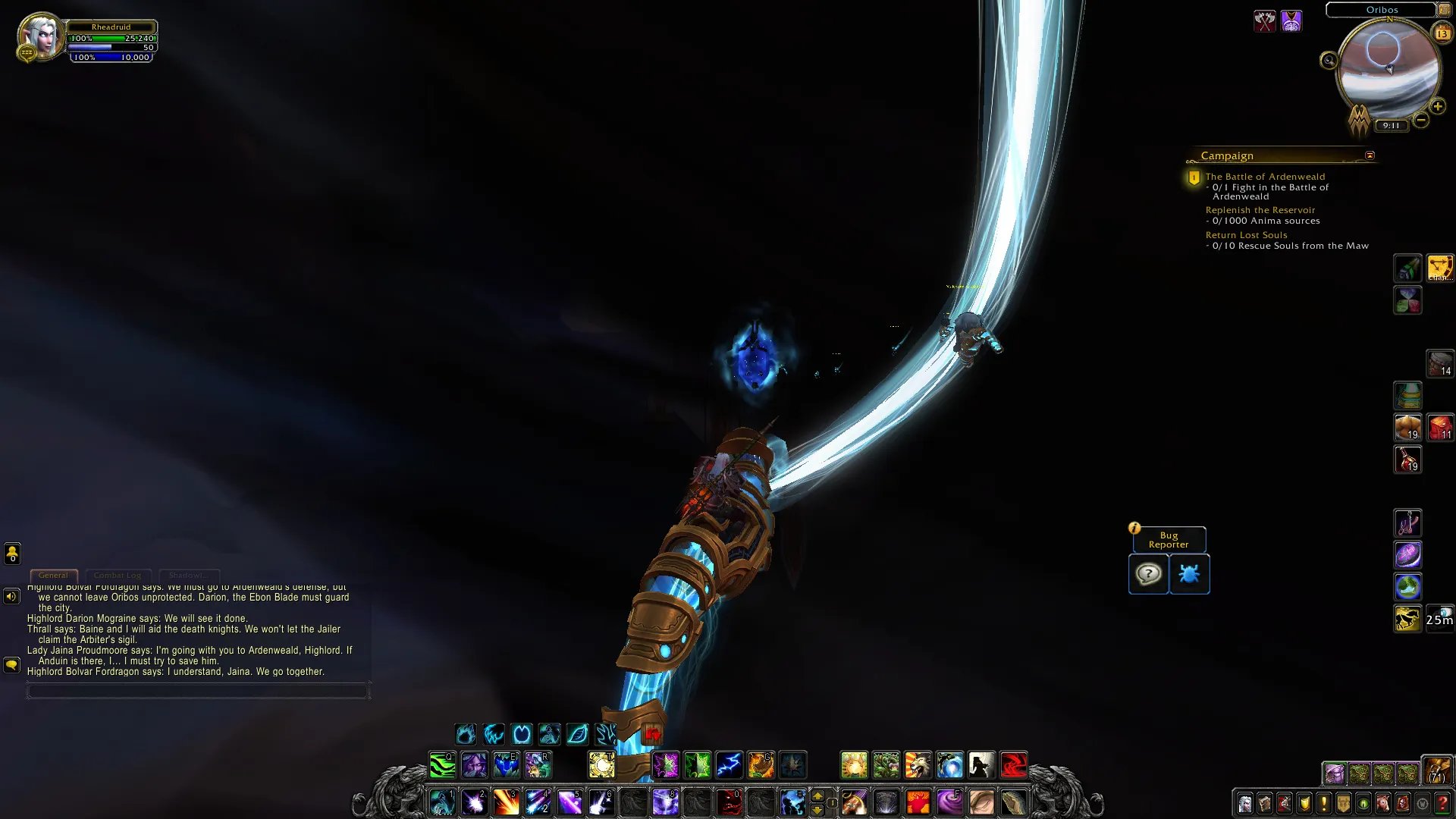Zoom out on the minimap
1456x819 pixels.
point(1421,120)
